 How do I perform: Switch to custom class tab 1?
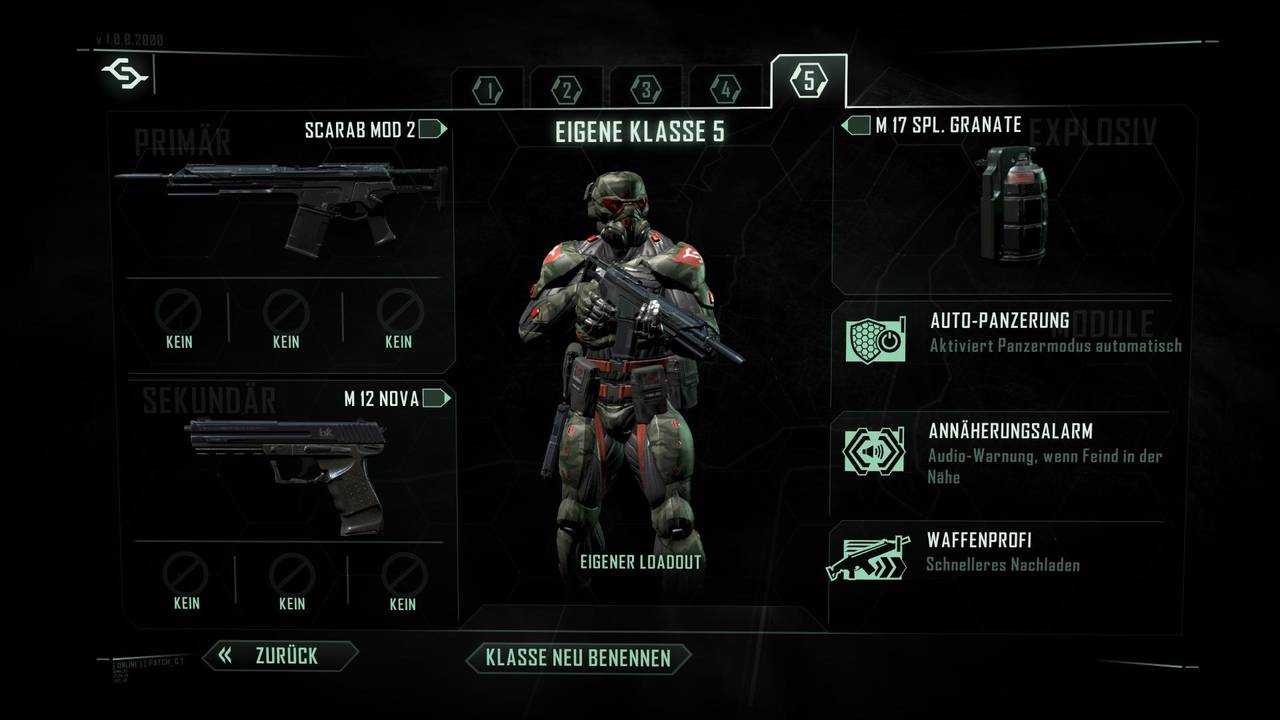489,89
